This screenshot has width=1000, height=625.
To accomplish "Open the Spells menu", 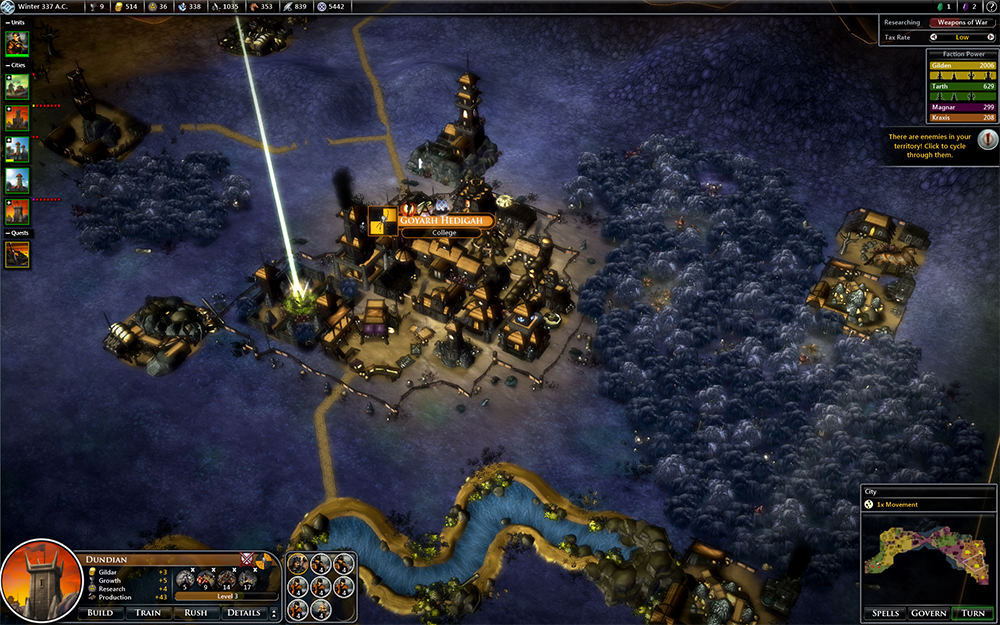I will pos(886,613).
